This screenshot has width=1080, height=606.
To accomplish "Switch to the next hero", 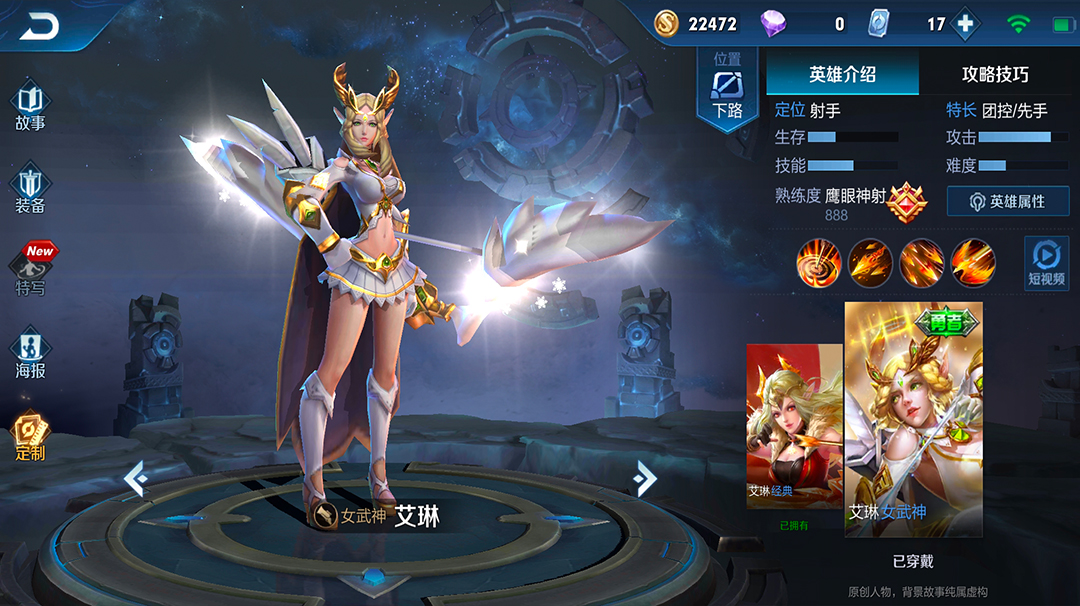I will coord(645,480).
